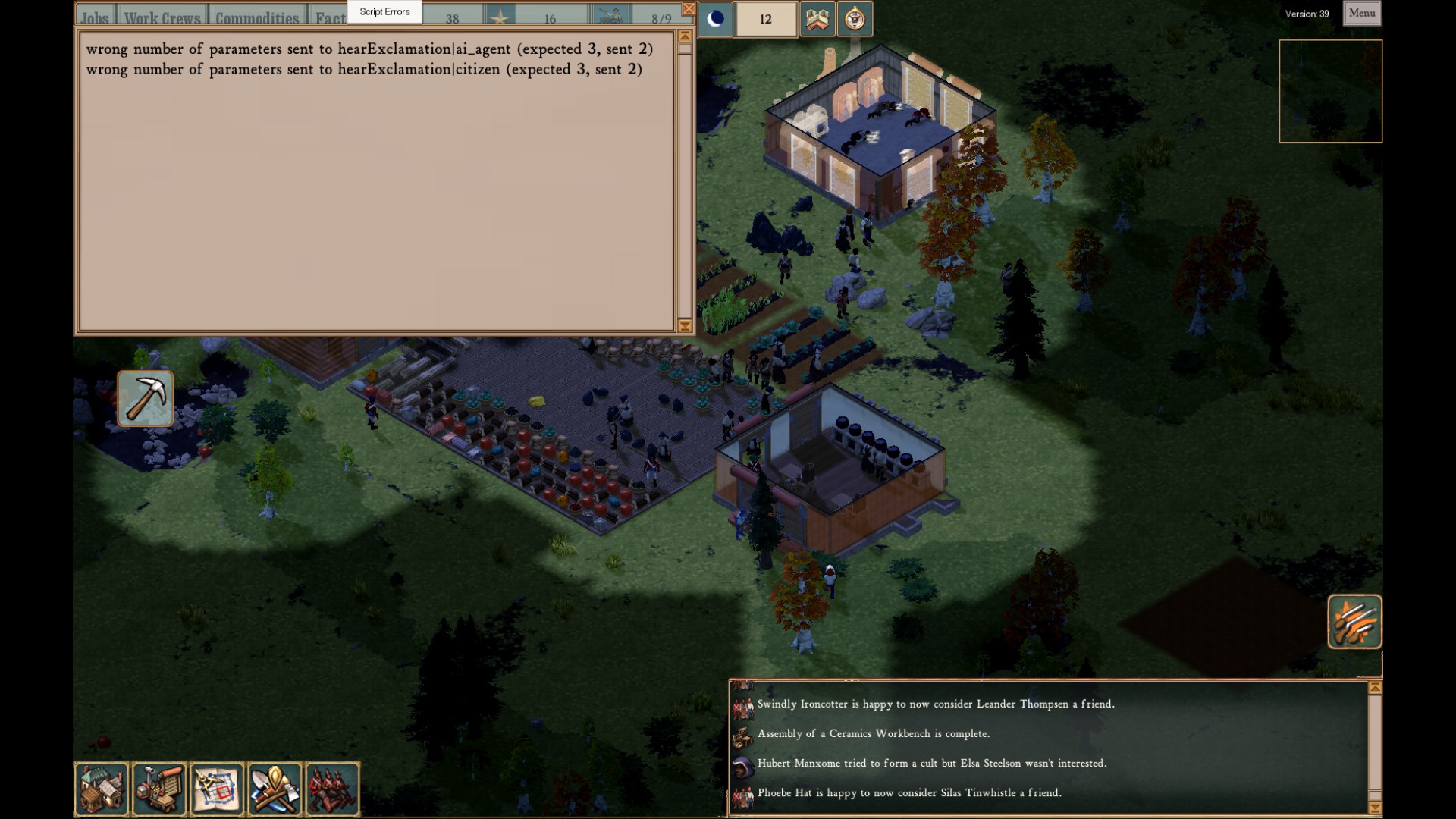Image resolution: width=1456 pixels, height=819 pixels.
Task: Close the script errors panel
Action: (x=688, y=9)
